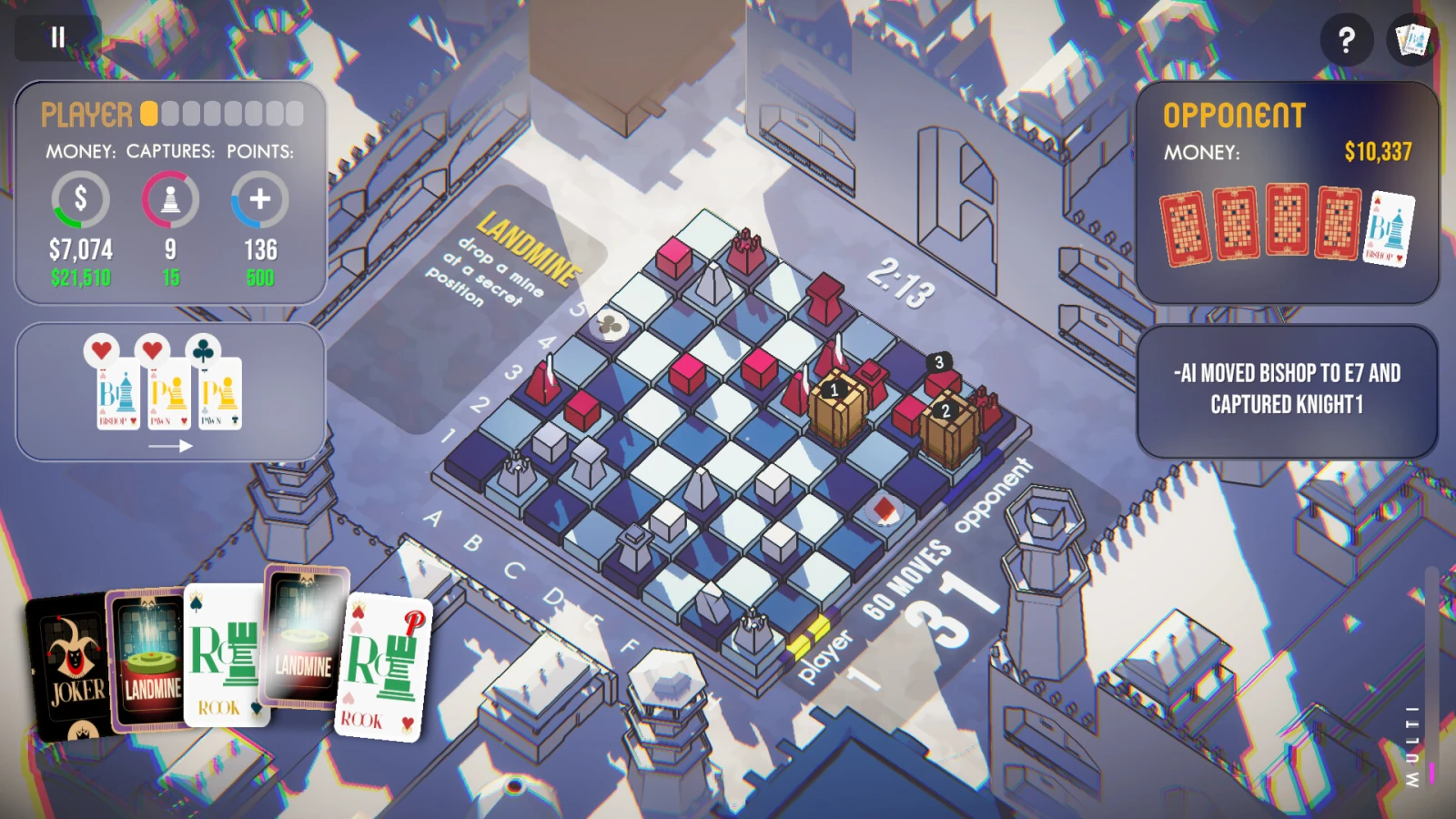Click the Pawn of clubs queue card
The width and height of the screenshot is (1456, 819).
(x=219, y=393)
